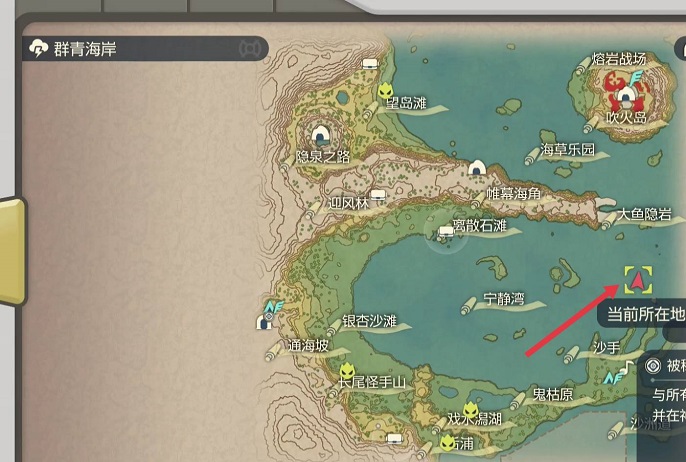This screenshot has height=462, width=686.
Task: Choose the 鬼枯原 location label
Action: tap(552, 394)
